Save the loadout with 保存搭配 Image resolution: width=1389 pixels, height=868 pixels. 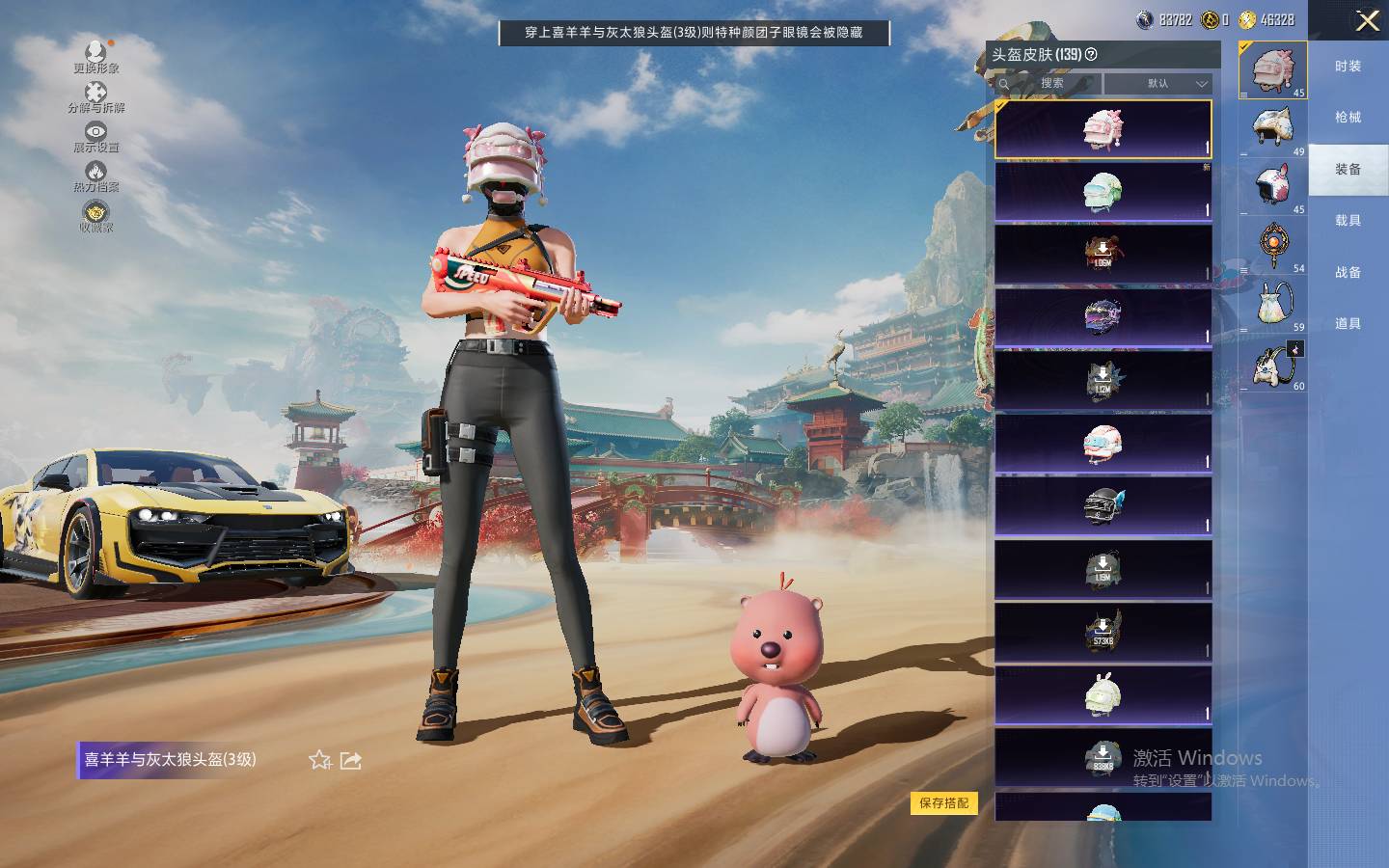click(x=943, y=802)
